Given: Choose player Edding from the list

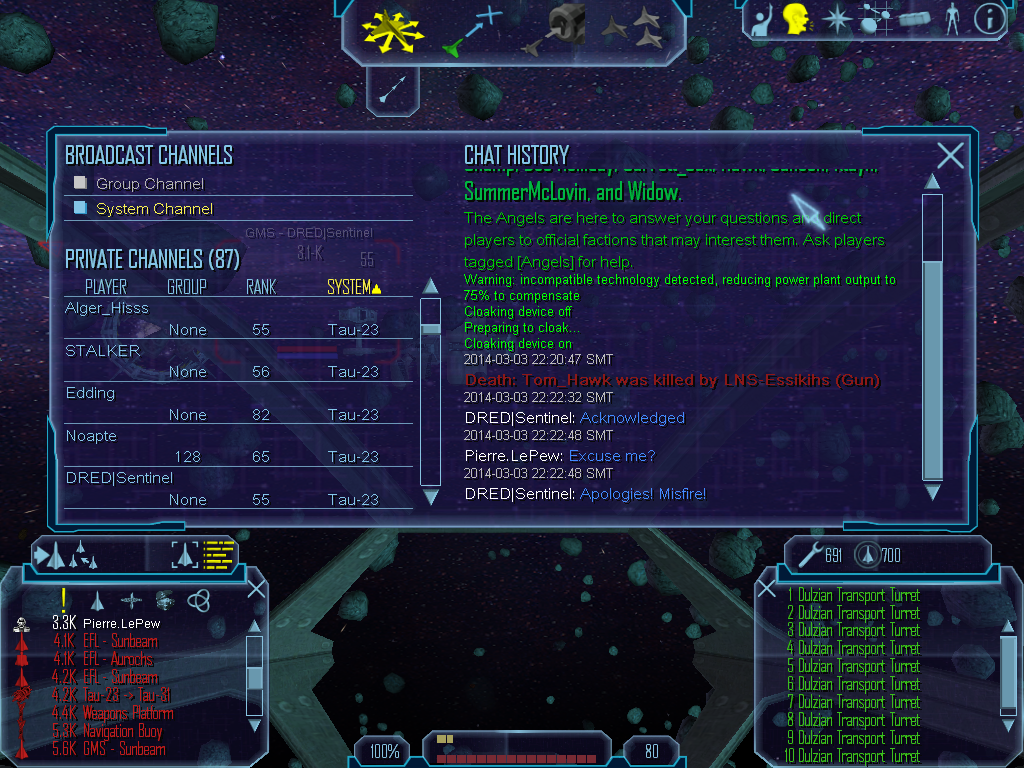Looking at the screenshot, I should [91, 393].
